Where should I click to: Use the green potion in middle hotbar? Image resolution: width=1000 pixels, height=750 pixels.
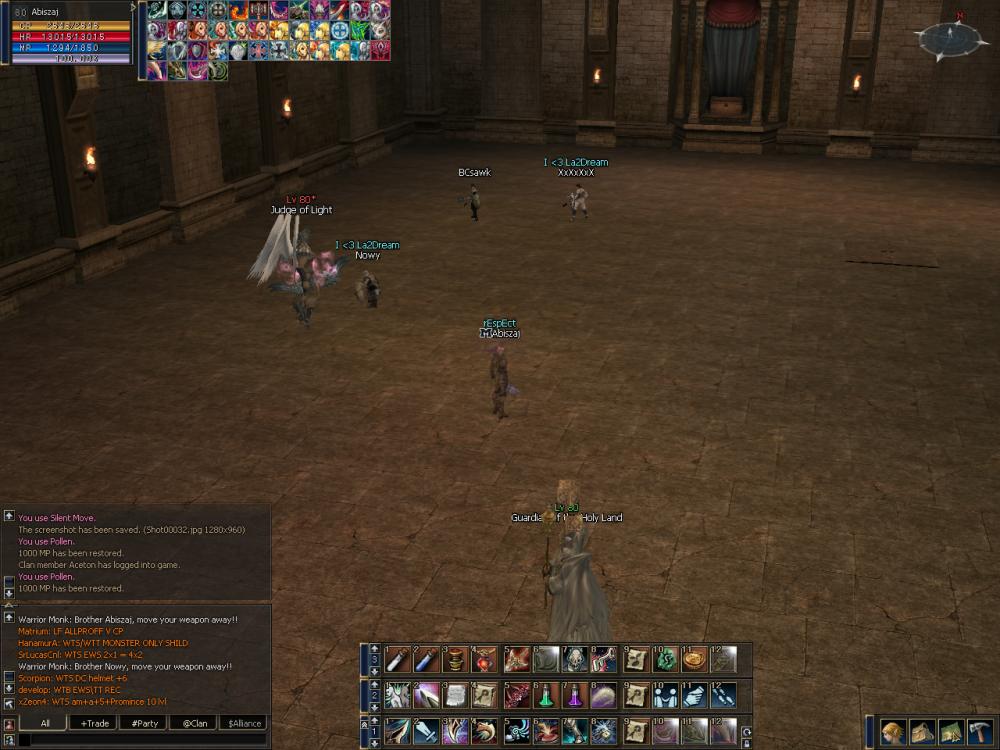tap(546, 695)
